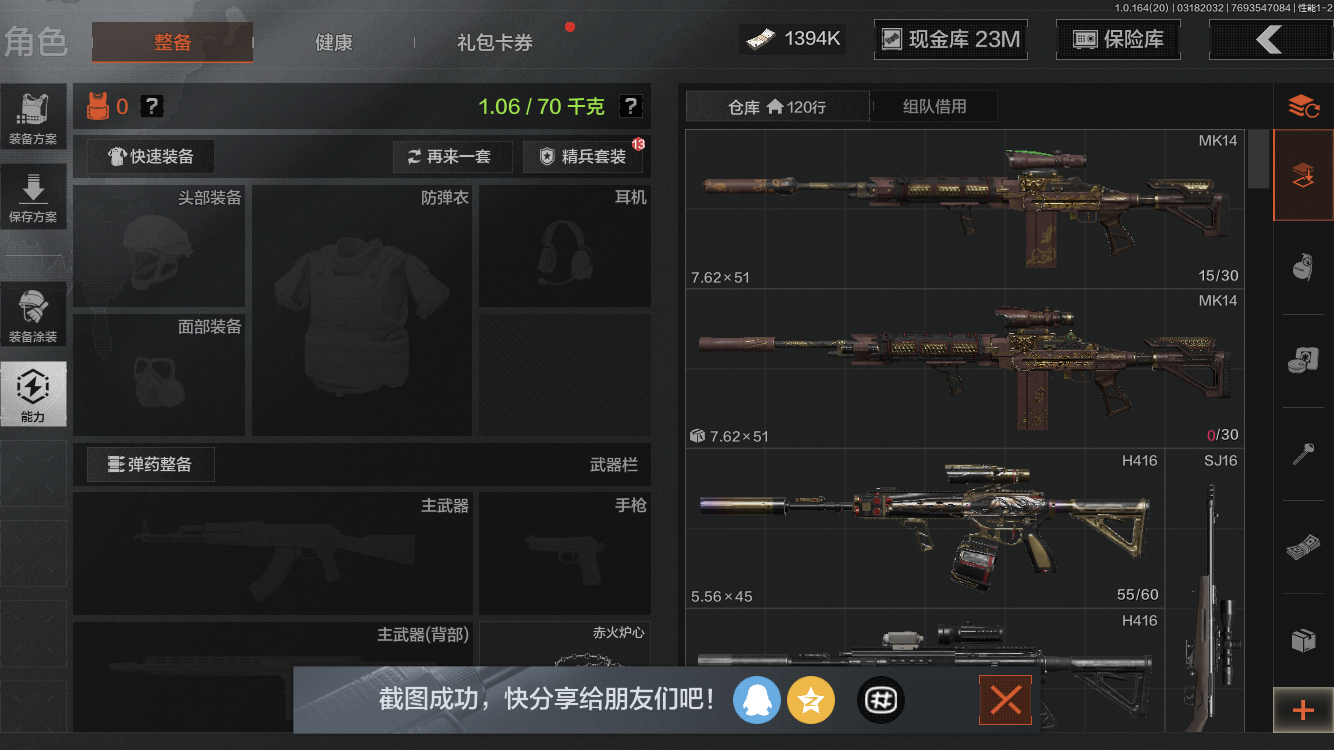The height and width of the screenshot is (750, 1334).
Task: Share via the yellow star icon
Action: click(811, 700)
